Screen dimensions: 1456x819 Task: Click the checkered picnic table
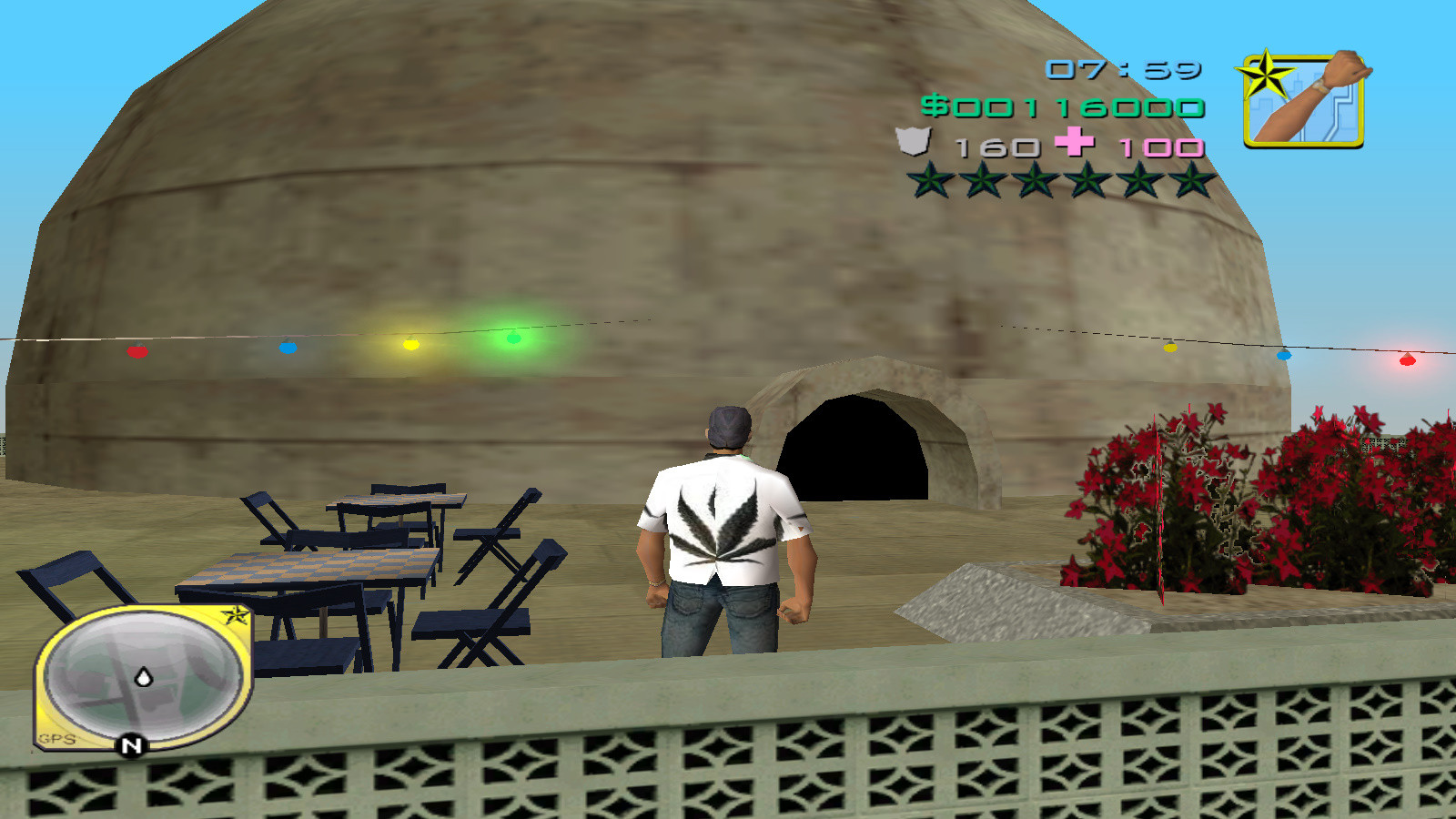(309, 569)
